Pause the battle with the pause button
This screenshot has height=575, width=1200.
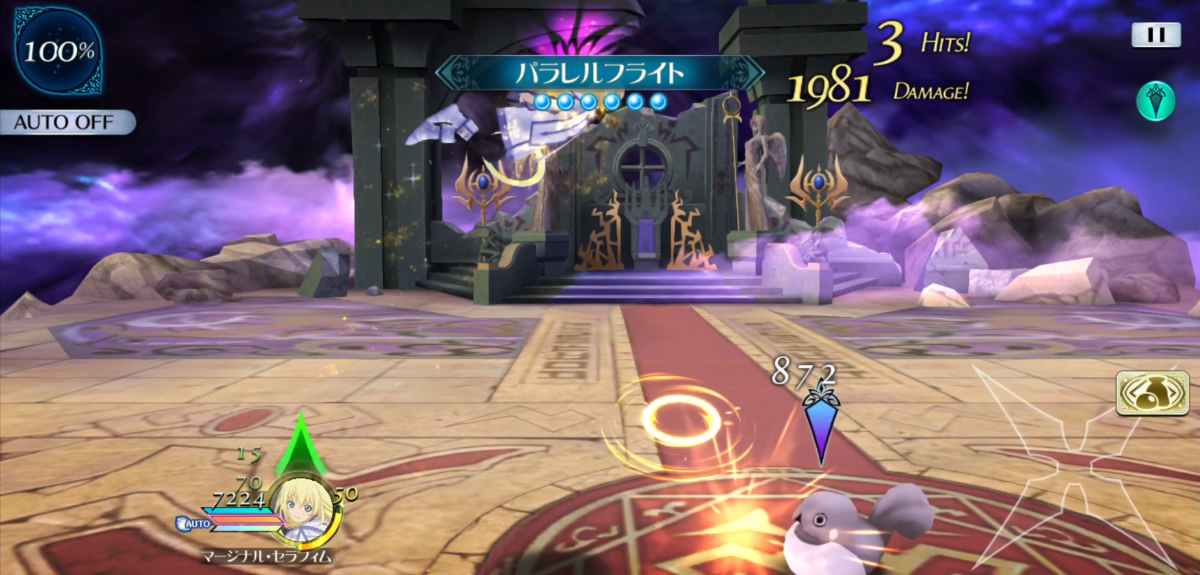pos(1156,35)
